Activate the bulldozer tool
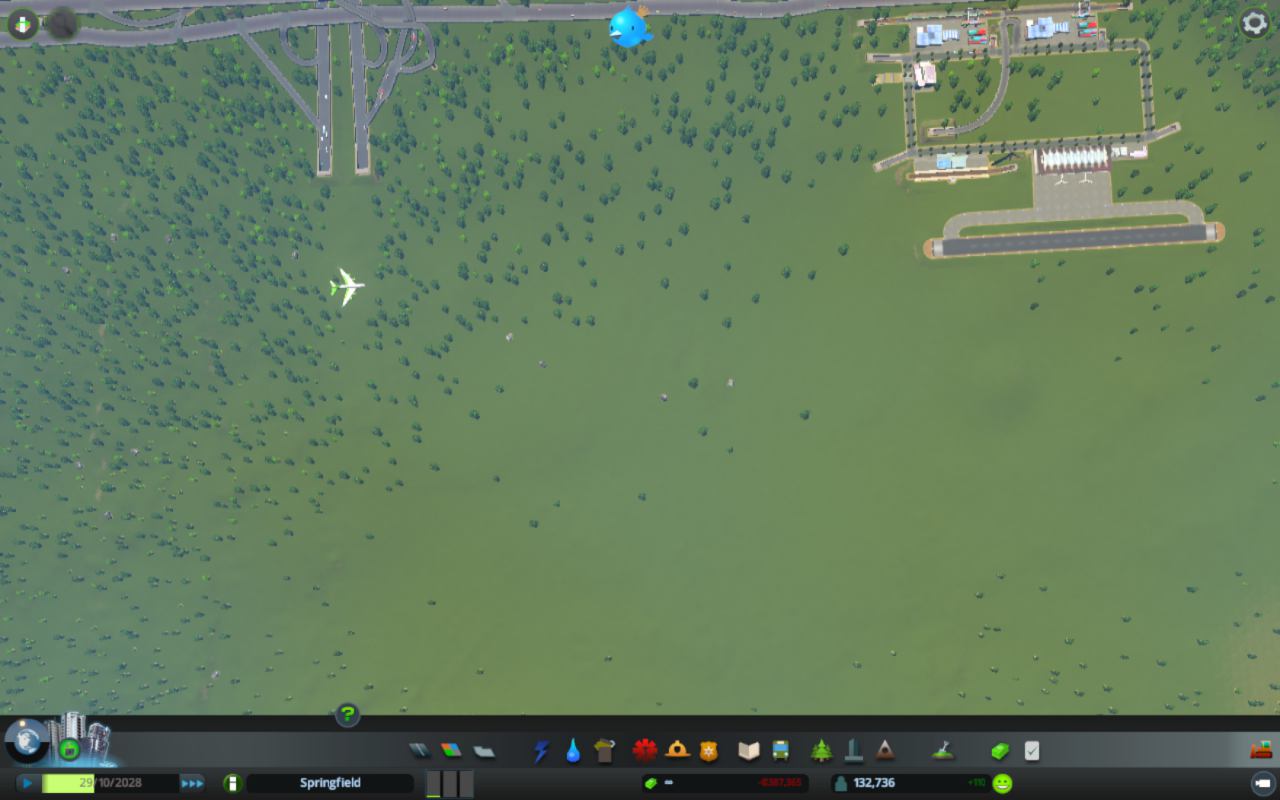Screen dimensions: 1280x800 (1260, 749)
